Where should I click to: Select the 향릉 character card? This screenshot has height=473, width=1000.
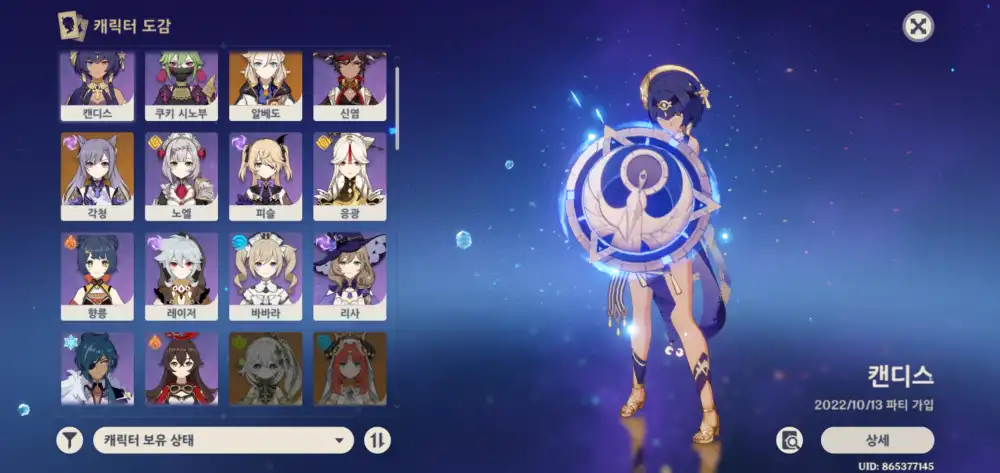click(97, 276)
